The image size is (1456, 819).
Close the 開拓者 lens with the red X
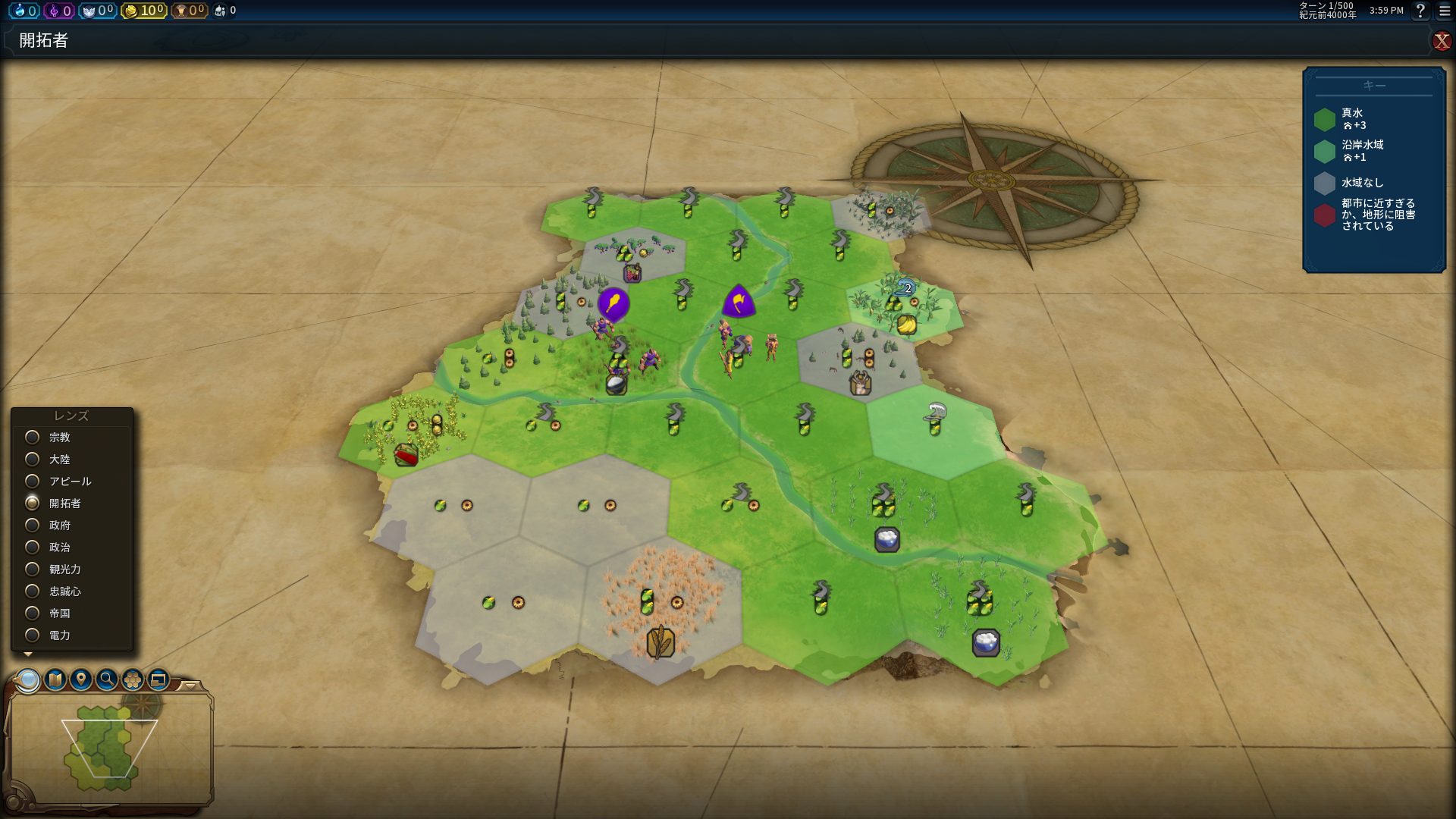point(1441,41)
